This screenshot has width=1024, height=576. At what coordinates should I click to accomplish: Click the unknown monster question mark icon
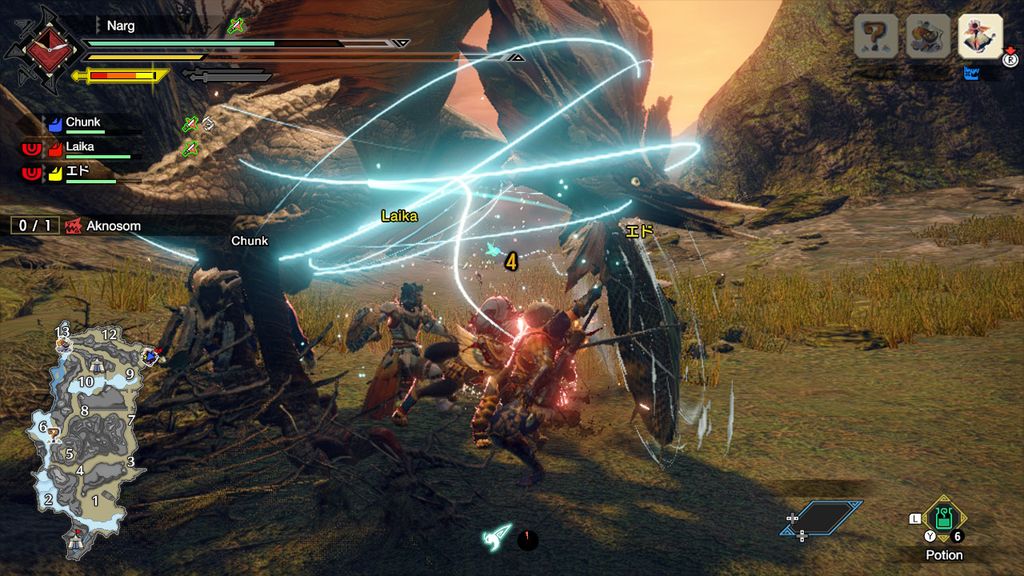pos(874,37)
